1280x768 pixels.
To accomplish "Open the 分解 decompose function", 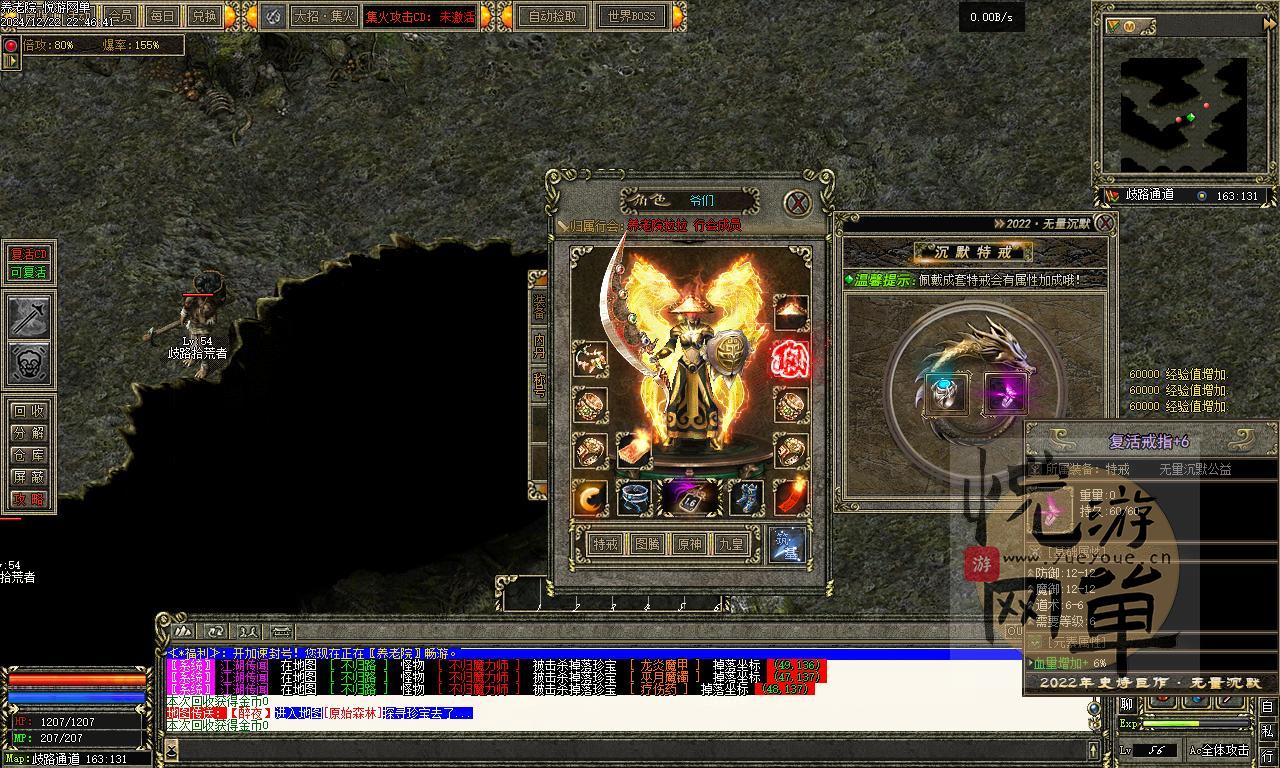I will click(28, 433).
